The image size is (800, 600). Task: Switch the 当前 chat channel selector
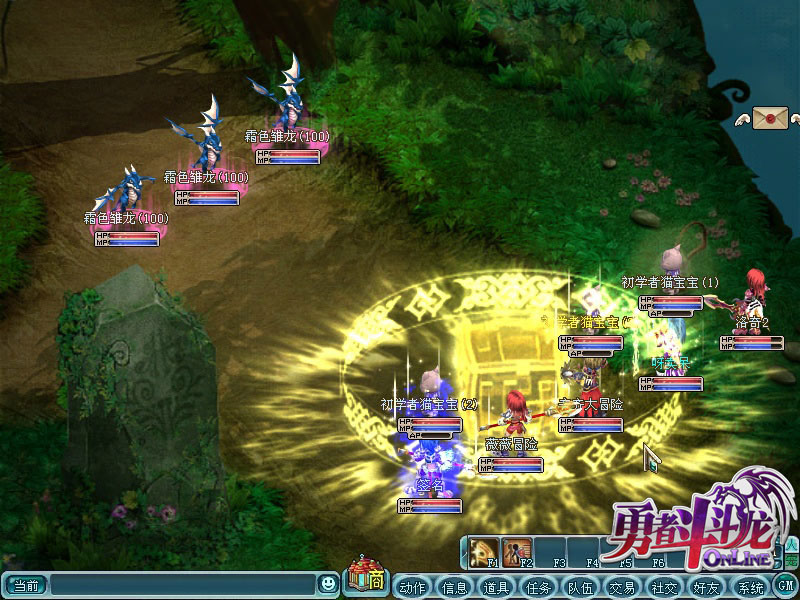click(x=25, y=584)
